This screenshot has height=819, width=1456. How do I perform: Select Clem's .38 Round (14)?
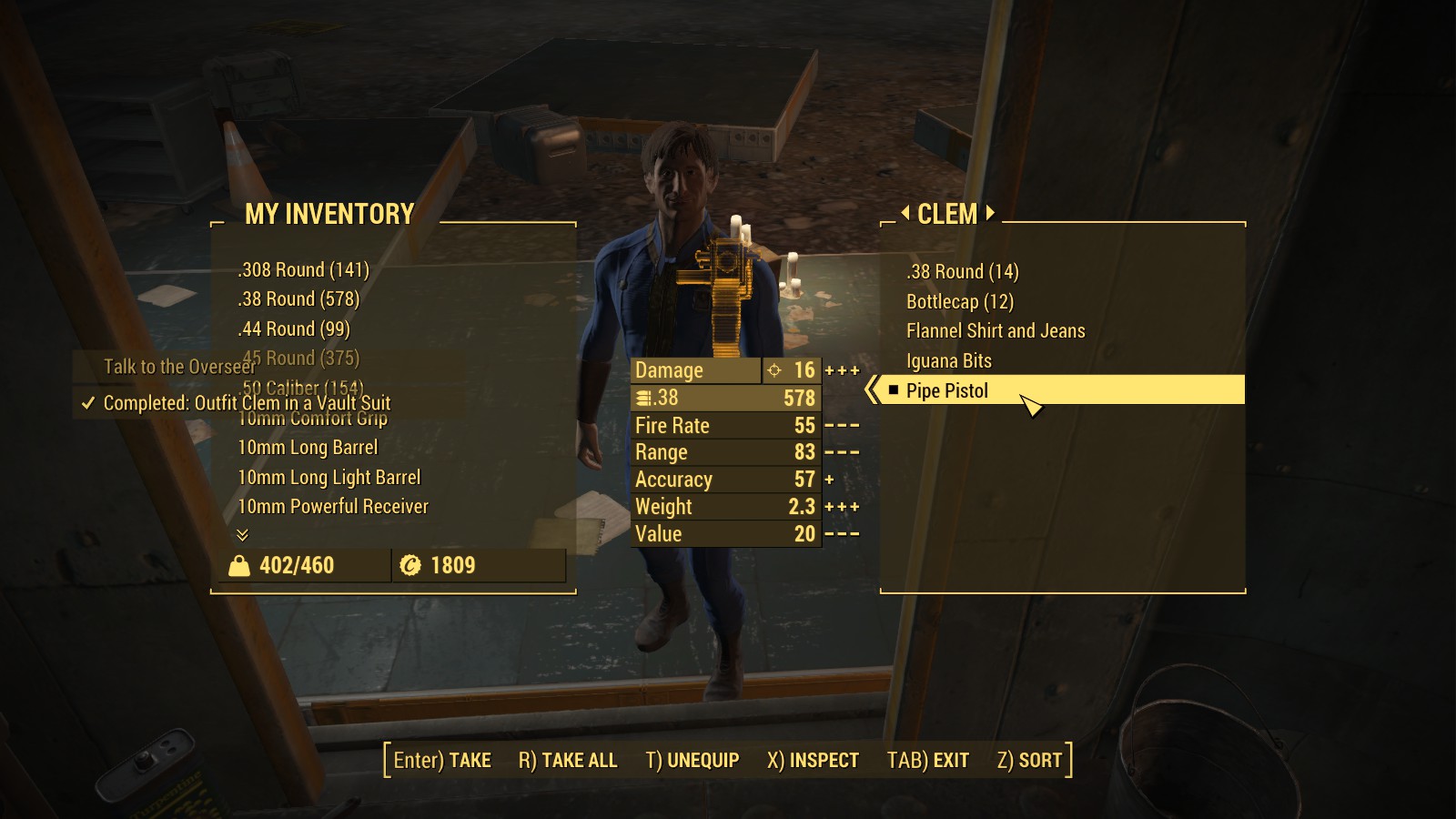click(962, 272)
